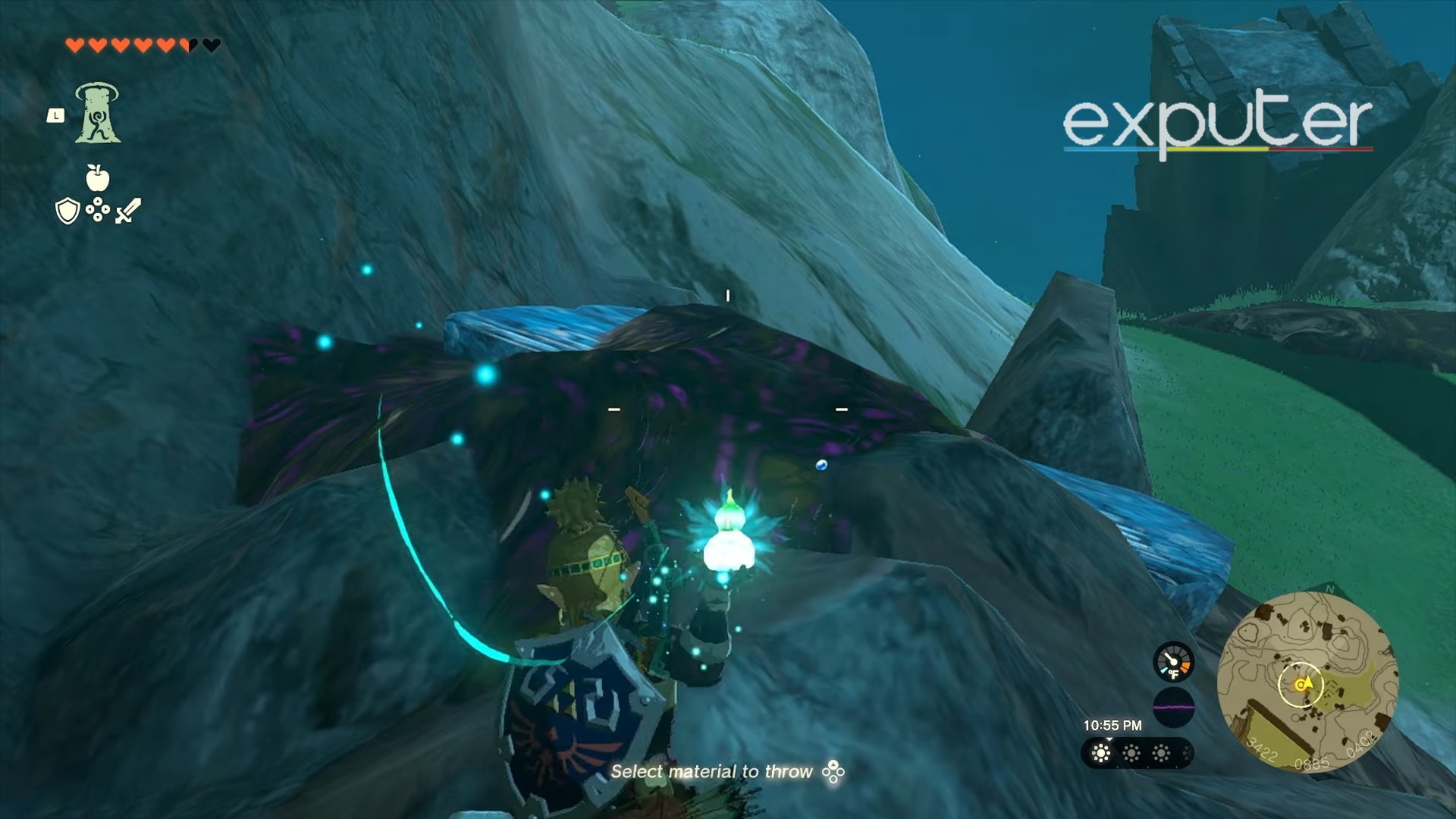Viewport: 1456px width, 819px height.
Task: Click the Ultrahand ability icon beside the L button
Action: pyautogui.click(x=98, y=112)
